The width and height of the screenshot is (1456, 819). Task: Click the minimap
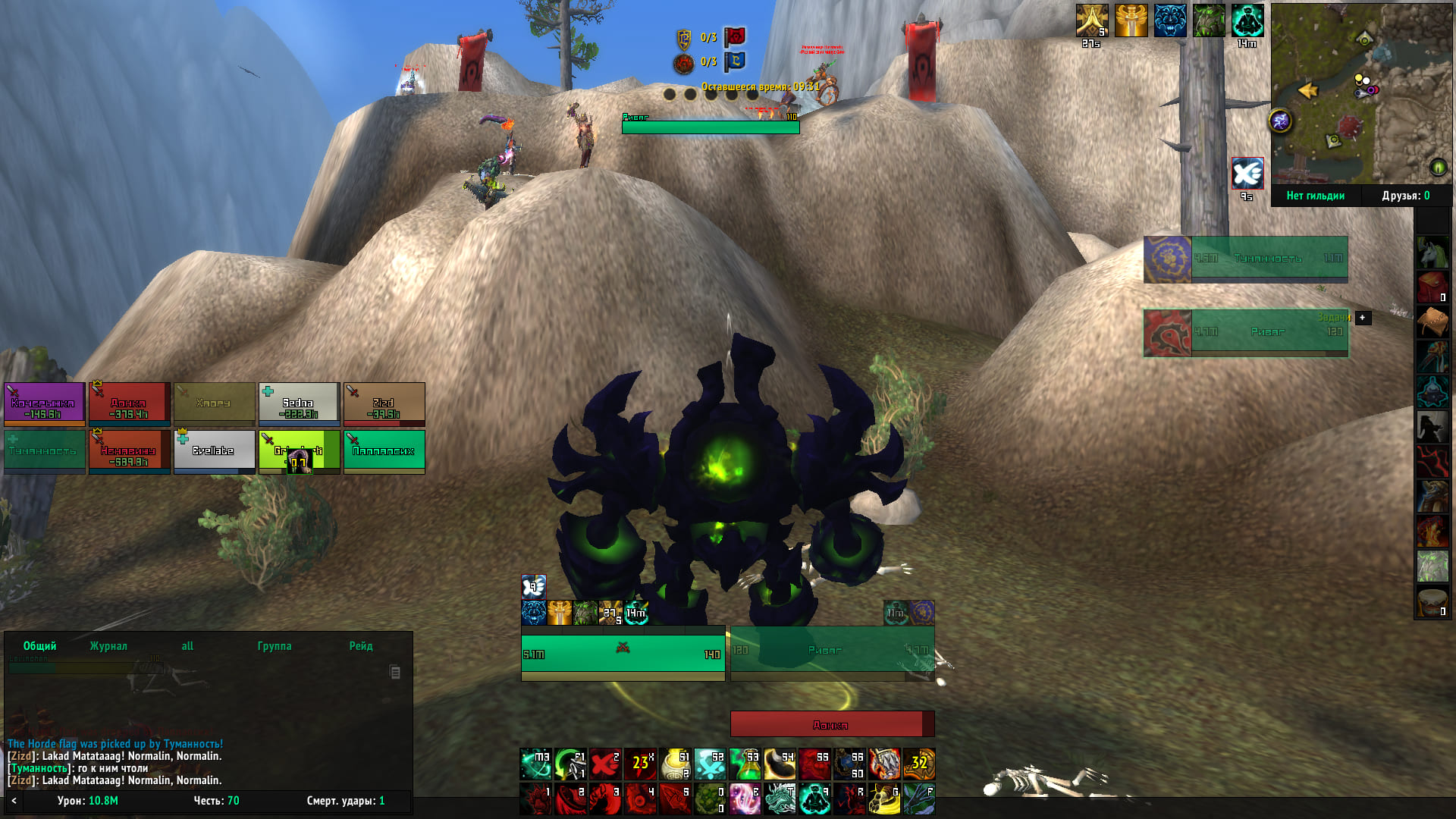pyautogui.click(x=1360, y=93)
